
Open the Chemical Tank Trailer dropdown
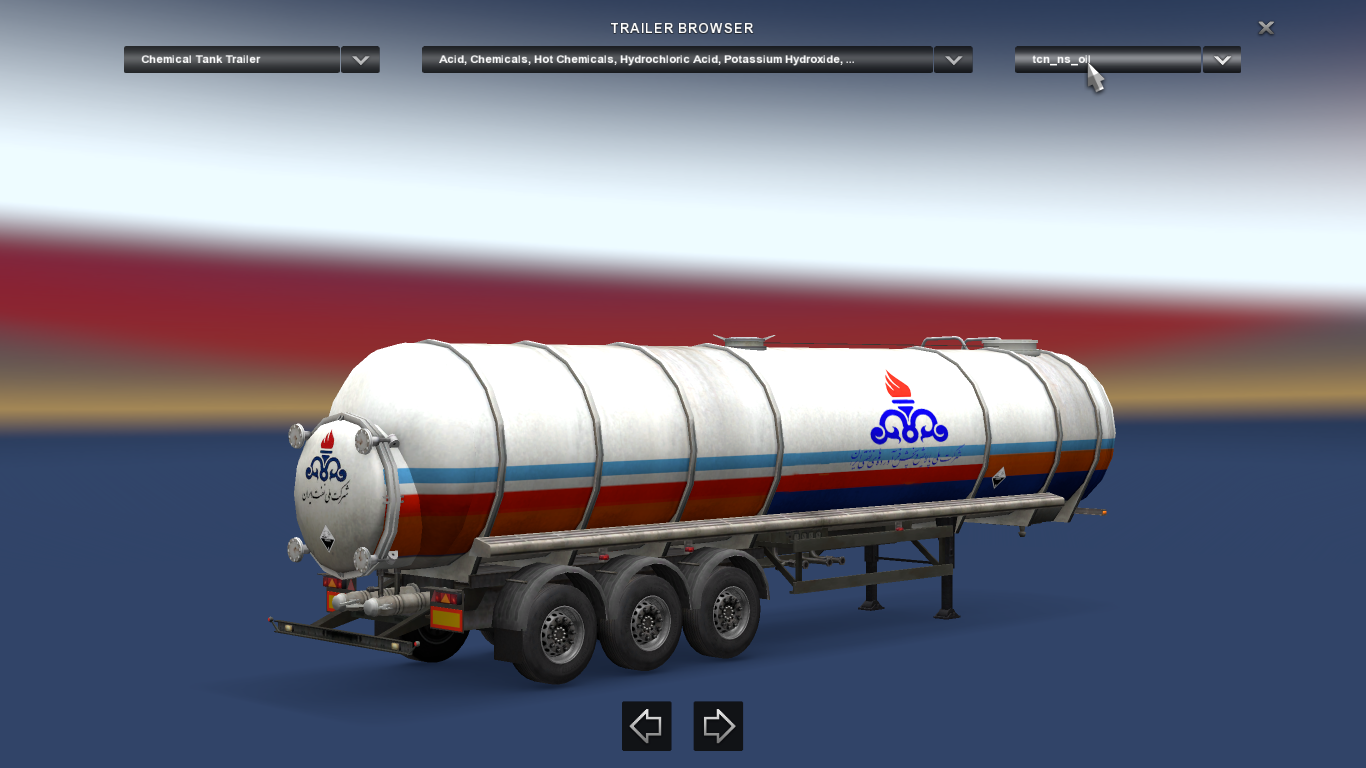click(x=231, y=60)
